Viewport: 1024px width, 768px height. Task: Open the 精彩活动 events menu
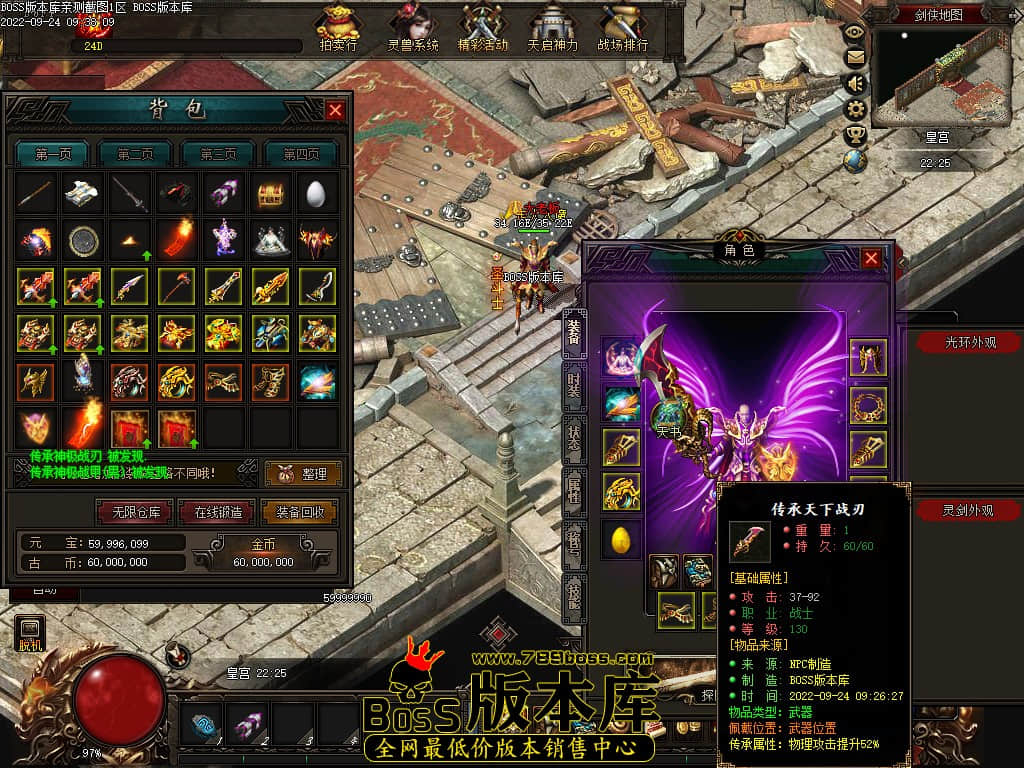(483, 28)
